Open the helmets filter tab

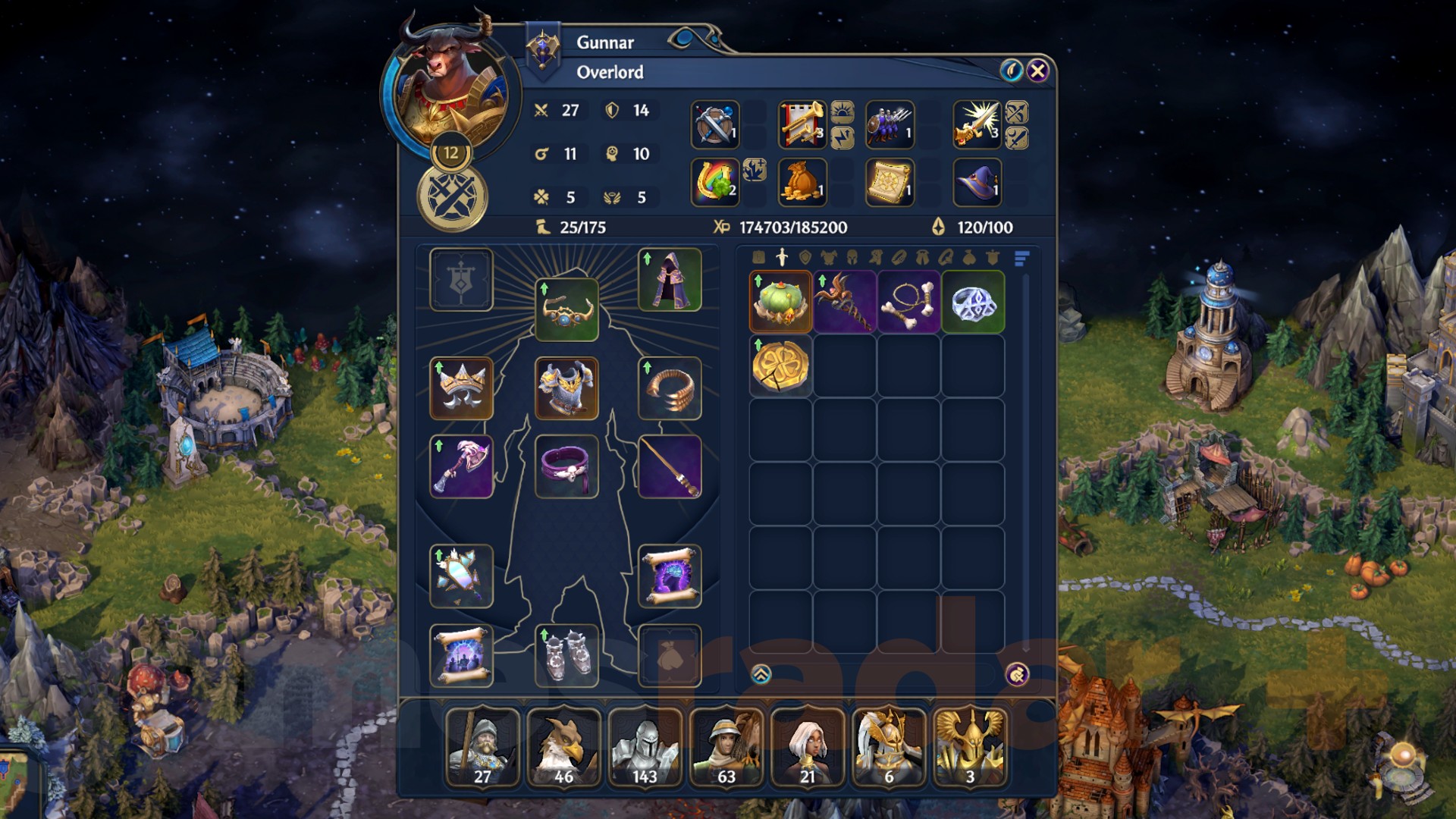pos(852,259)
